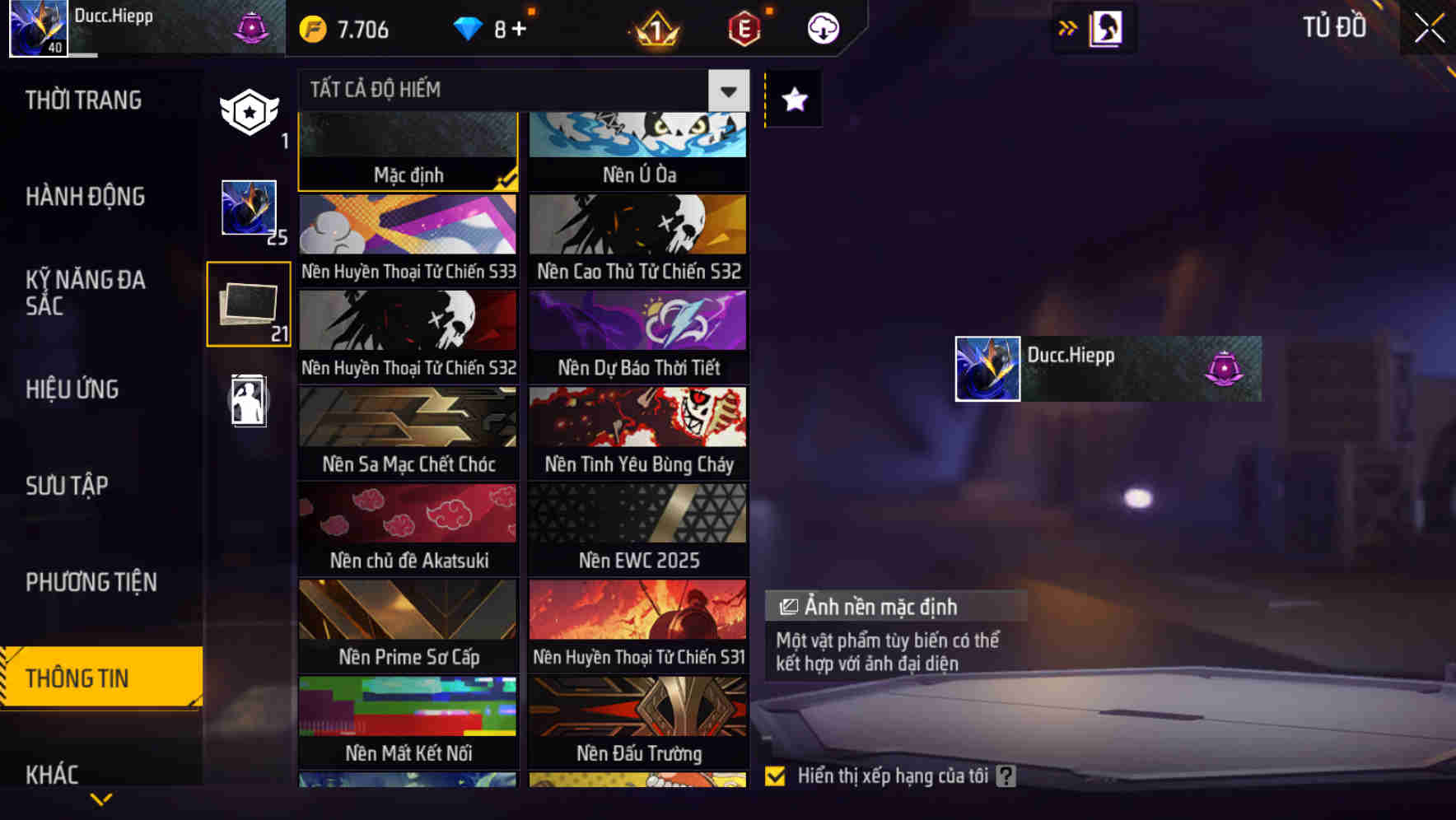
Task: Click the purple rank emblem beside Ducc.Hiepp preview
Action: coord(1224,367)
